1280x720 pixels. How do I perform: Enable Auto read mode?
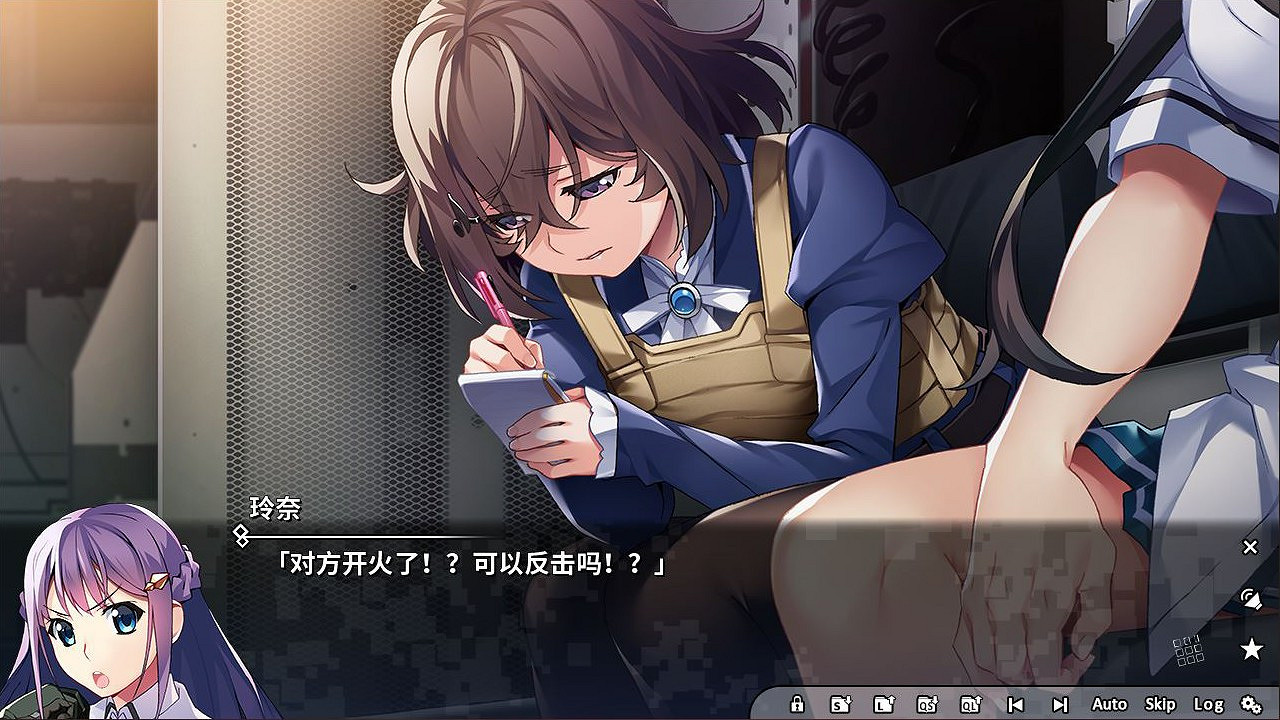pos(1112,703)
